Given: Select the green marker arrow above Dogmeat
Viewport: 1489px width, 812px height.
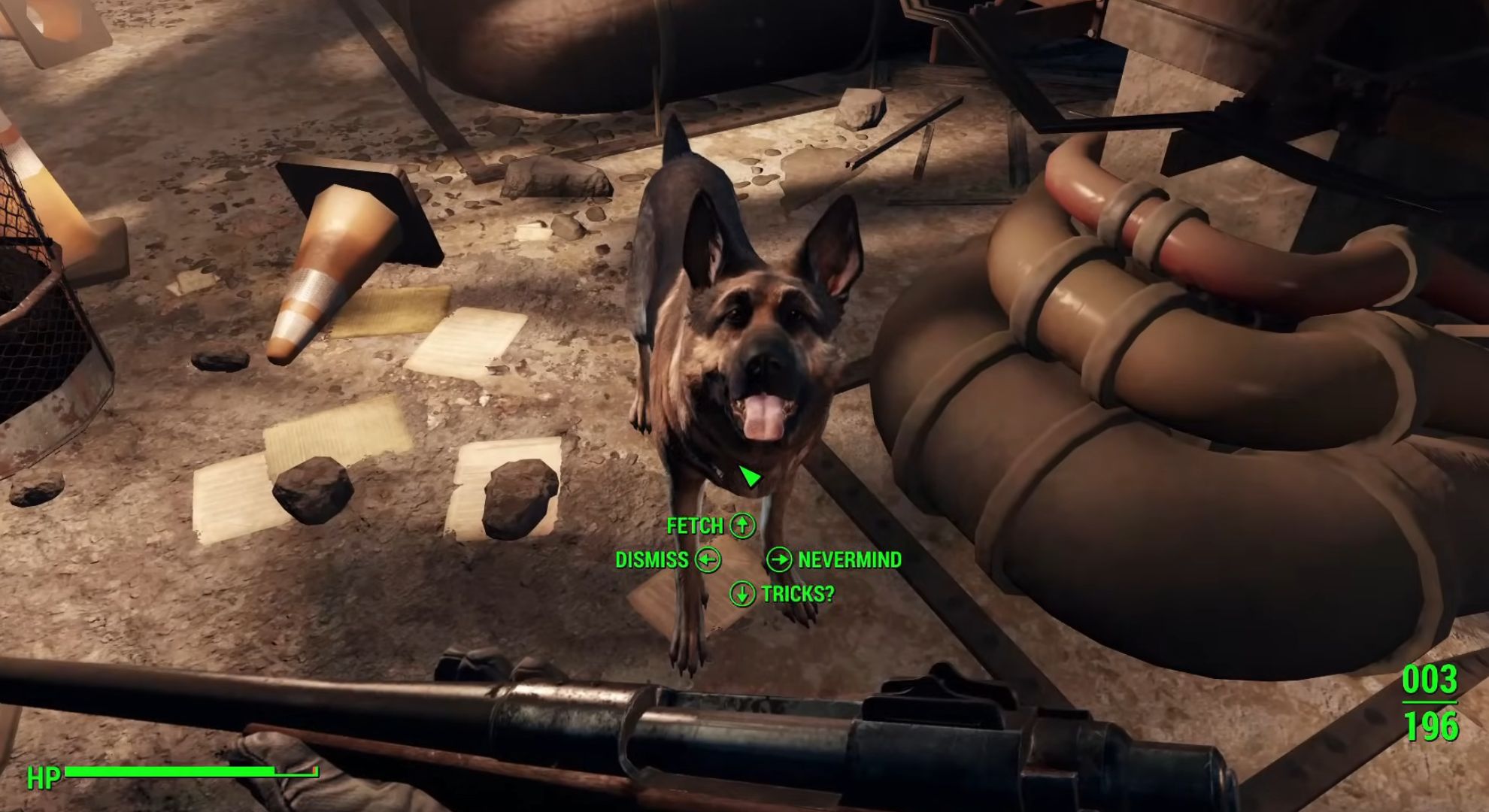Looking at the screenshot, I should [750, 475].
